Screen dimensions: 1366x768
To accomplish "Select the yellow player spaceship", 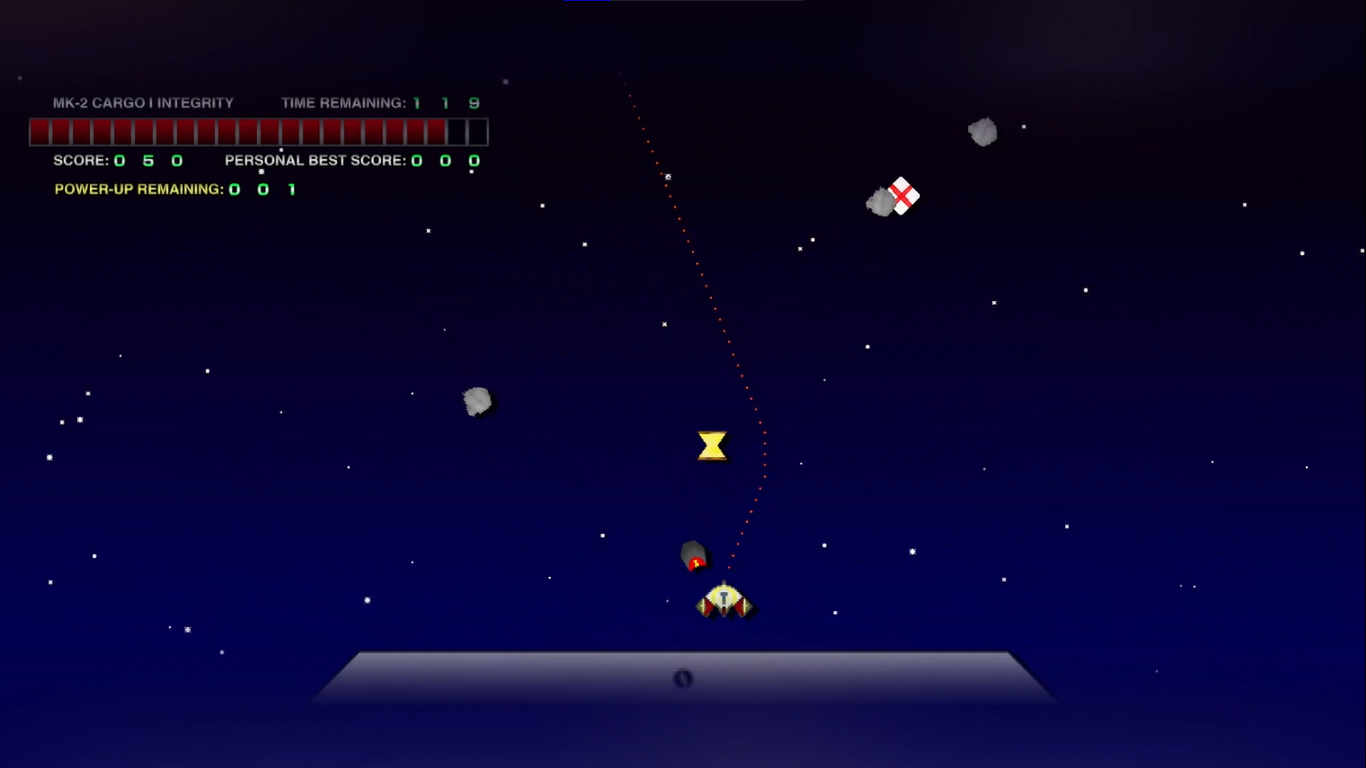I will coord(723,600).
